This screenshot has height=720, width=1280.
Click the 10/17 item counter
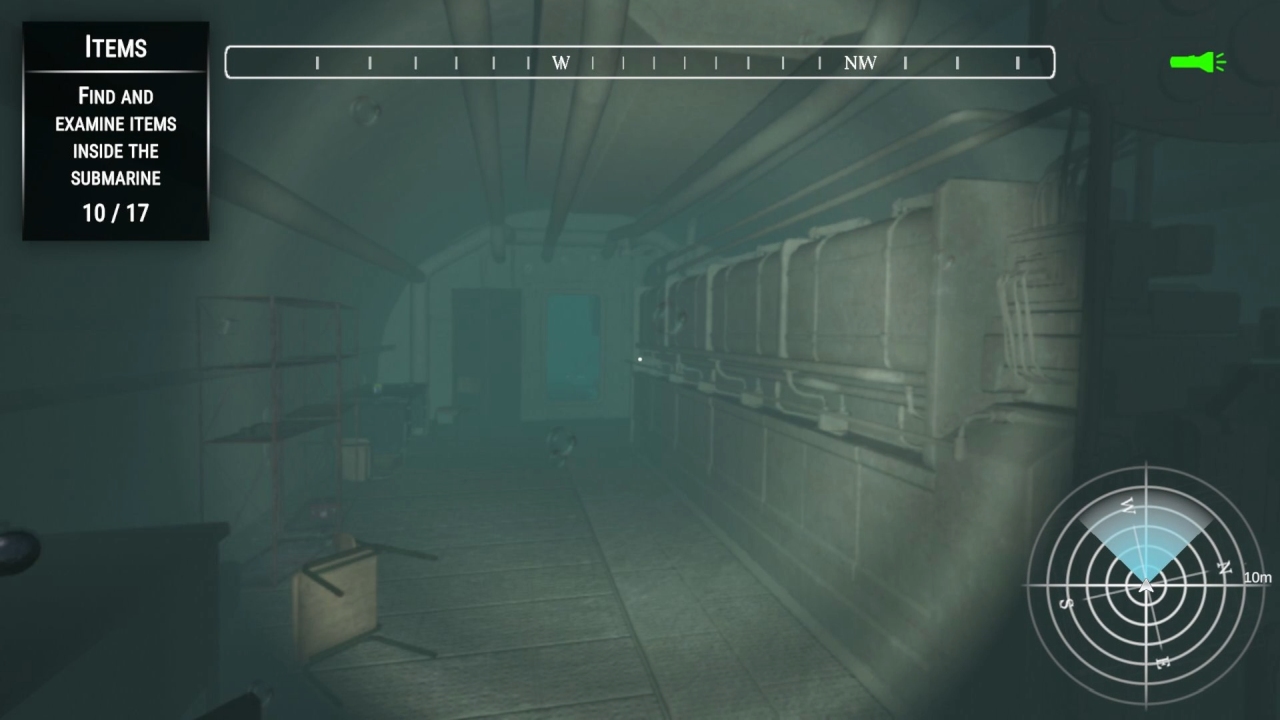pos(114,212)
